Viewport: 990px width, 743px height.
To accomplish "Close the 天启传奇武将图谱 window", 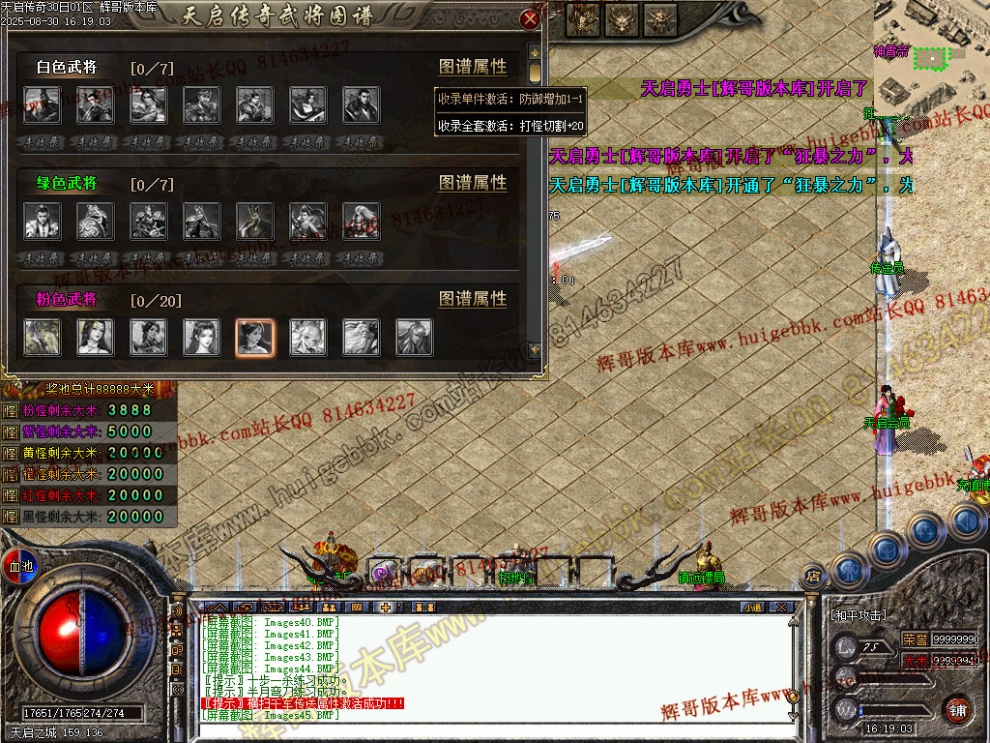I will (x=531, y=18).
